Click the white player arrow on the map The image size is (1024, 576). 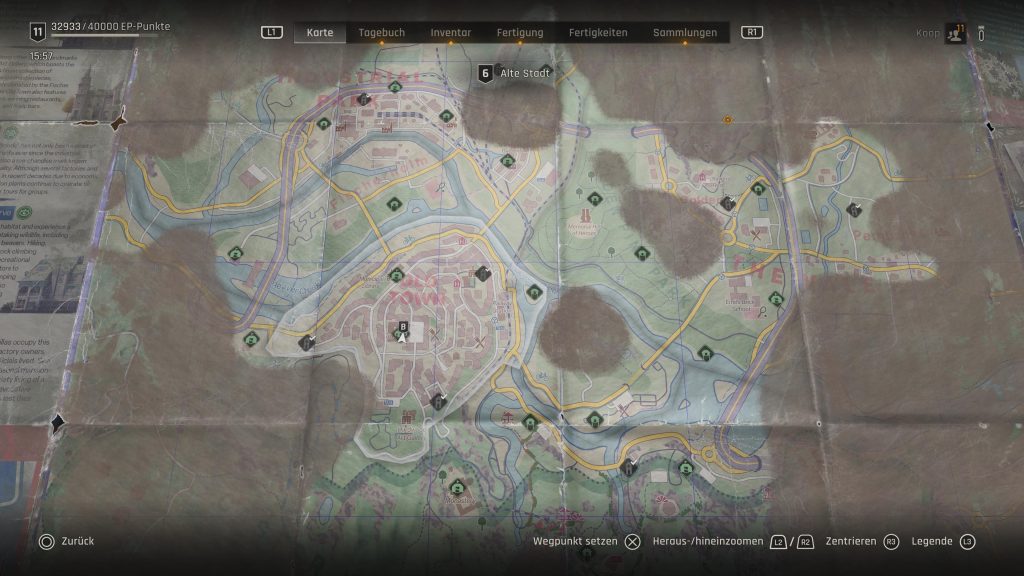tap(402, 338)
